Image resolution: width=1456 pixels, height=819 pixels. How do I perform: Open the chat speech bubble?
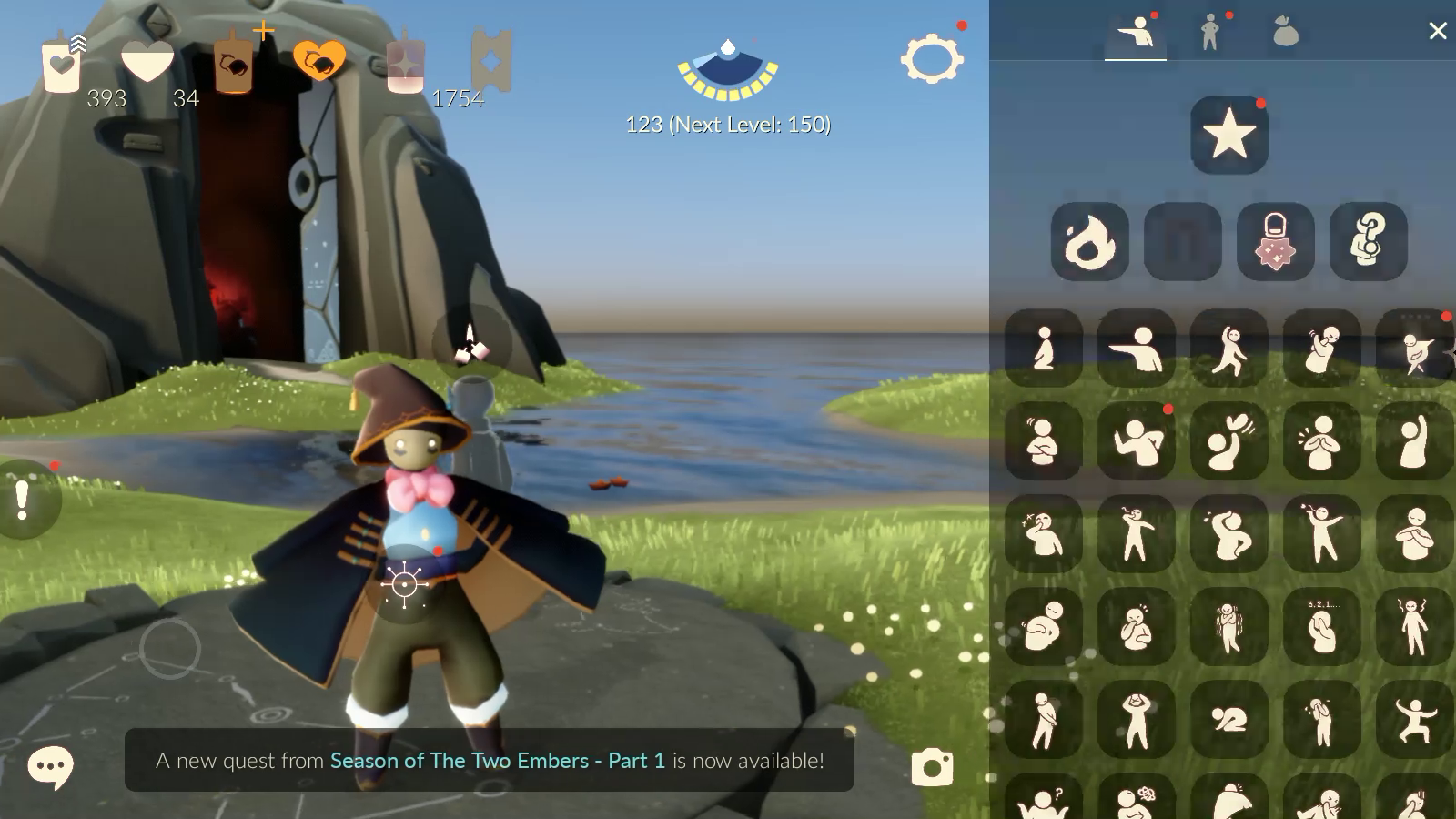tap(50, 767)
